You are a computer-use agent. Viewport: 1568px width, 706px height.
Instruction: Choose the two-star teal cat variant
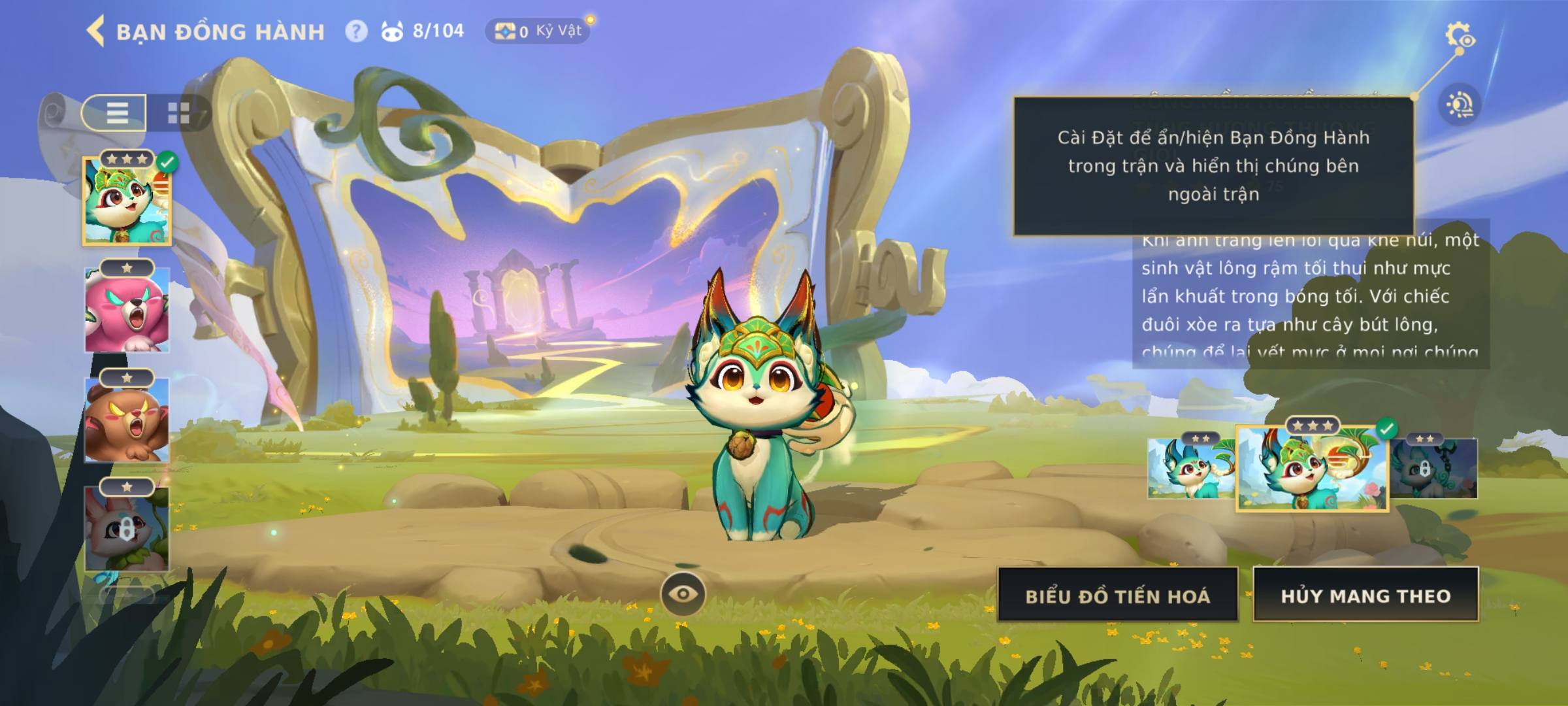[1190, 468]
